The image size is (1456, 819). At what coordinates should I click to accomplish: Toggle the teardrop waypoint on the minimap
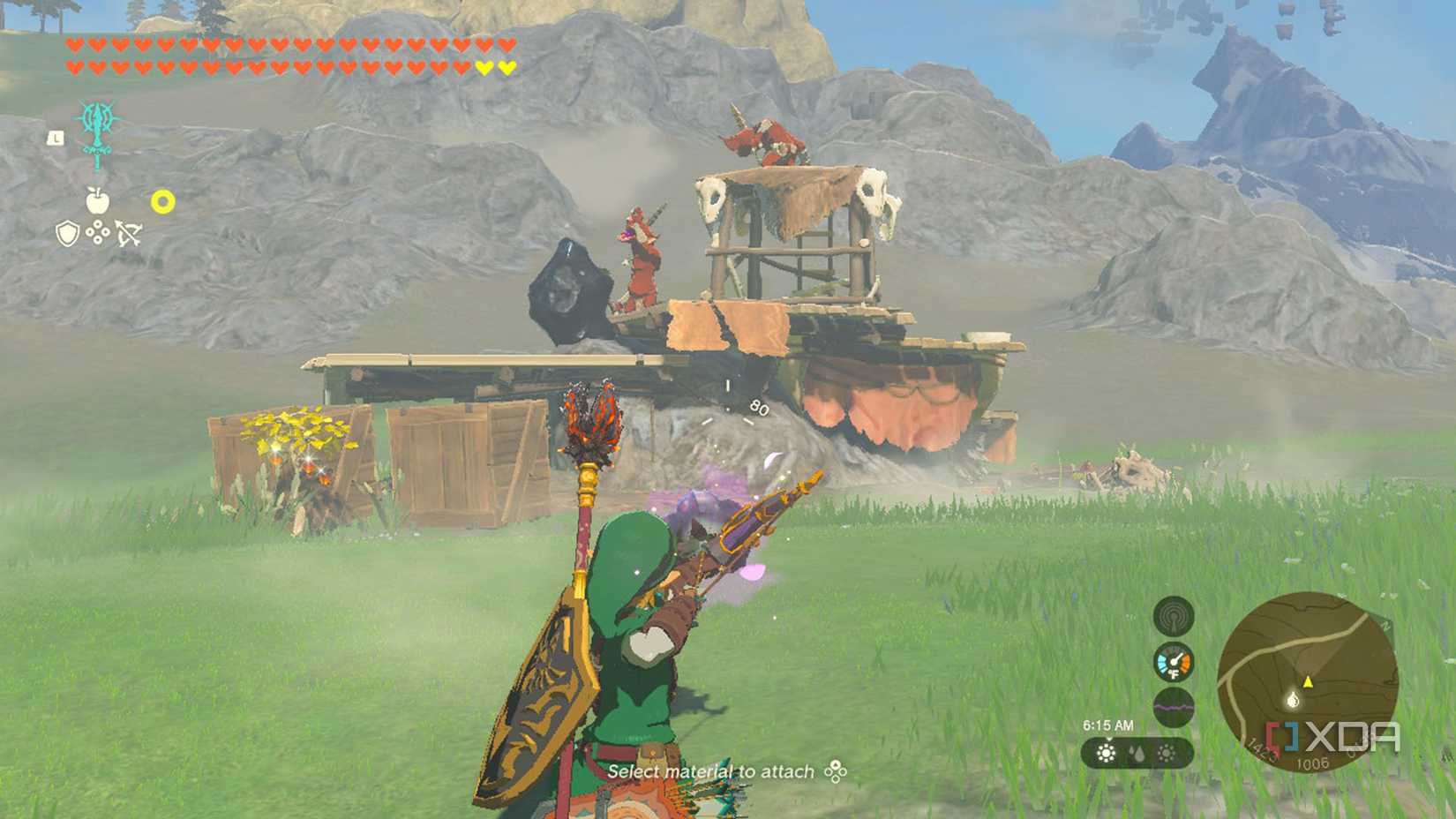(x=1294, y=701)
